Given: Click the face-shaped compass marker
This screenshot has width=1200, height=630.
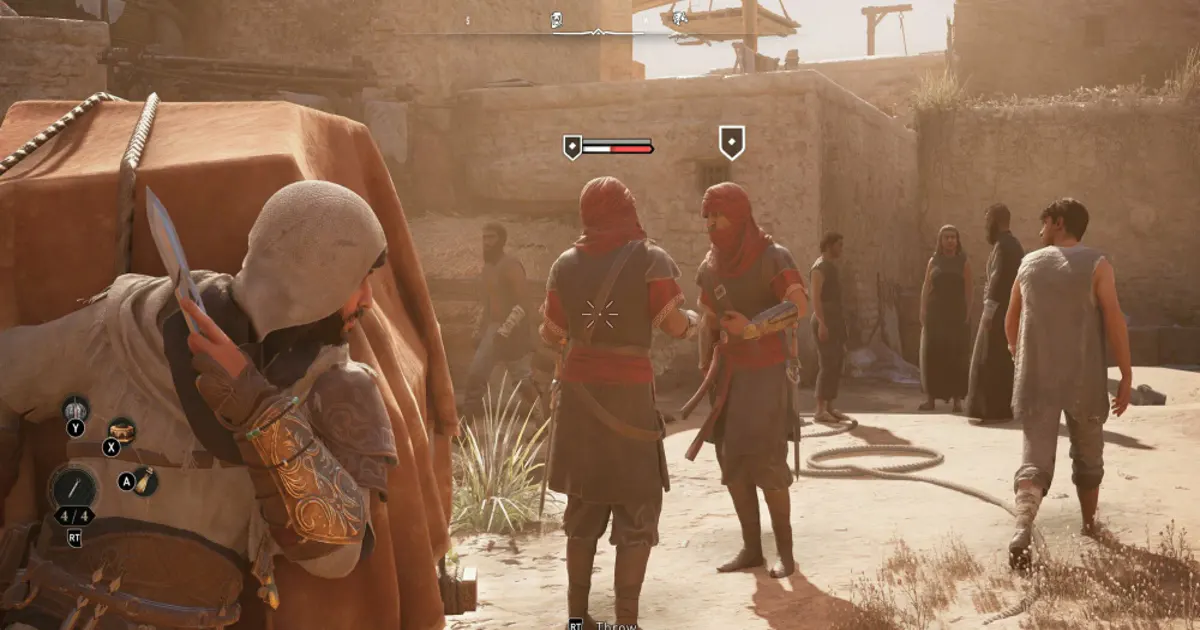Looking at the screenshot, I should pyautogui.click(x=557, y=20).
